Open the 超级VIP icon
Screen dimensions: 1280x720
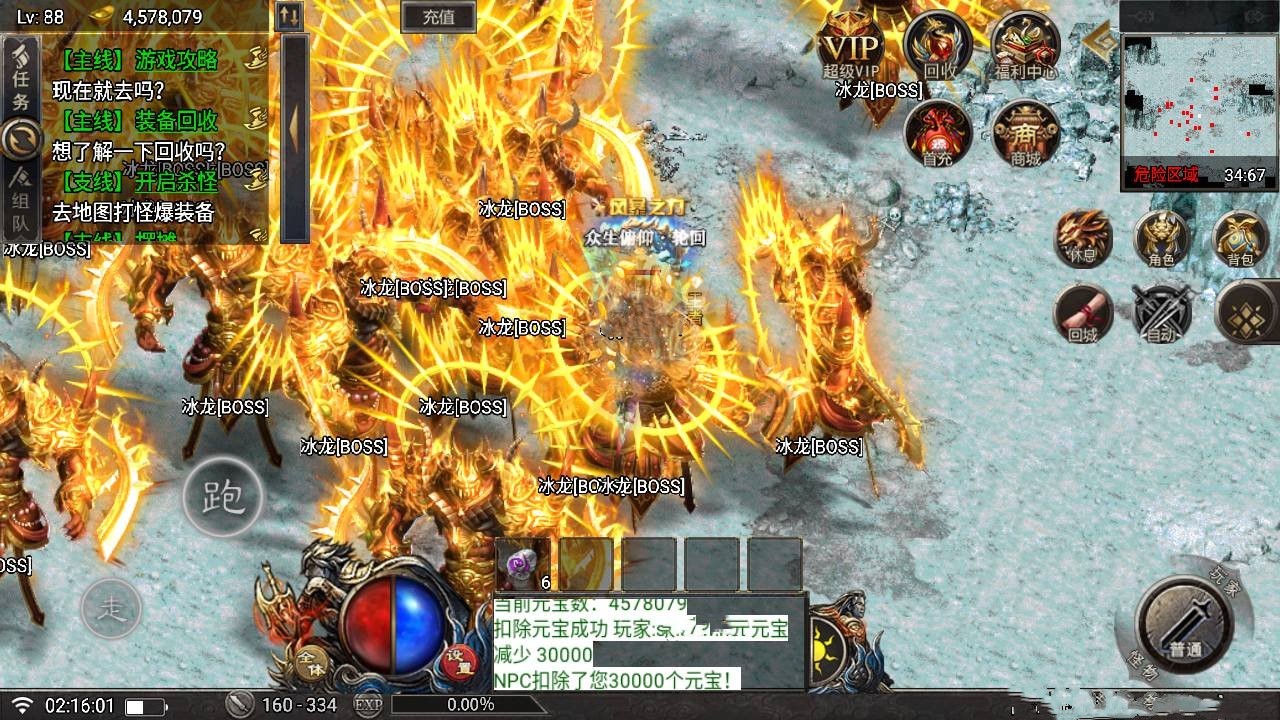(851, 50)
